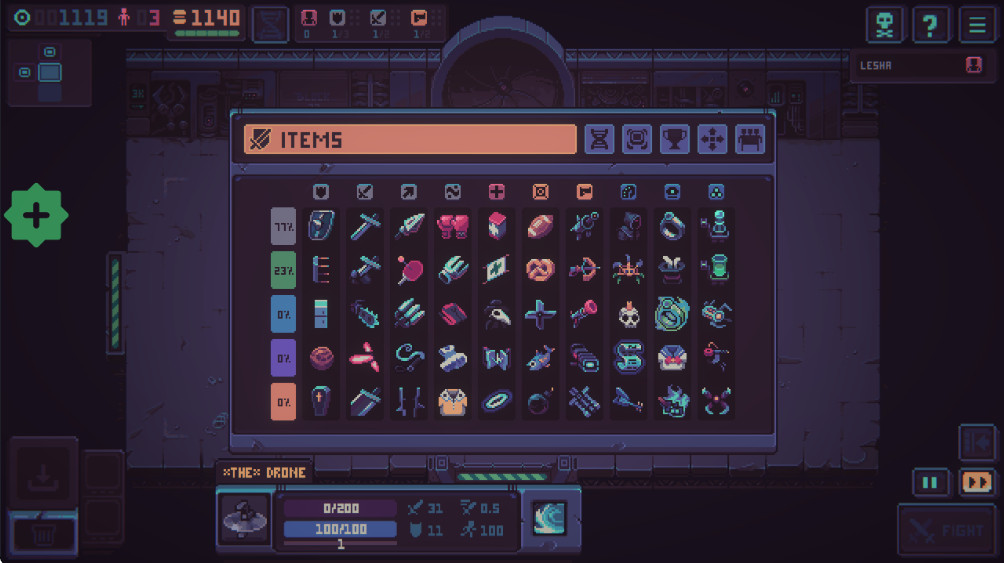
Task: Open the hamburger main menu
Action: (976, 24)
